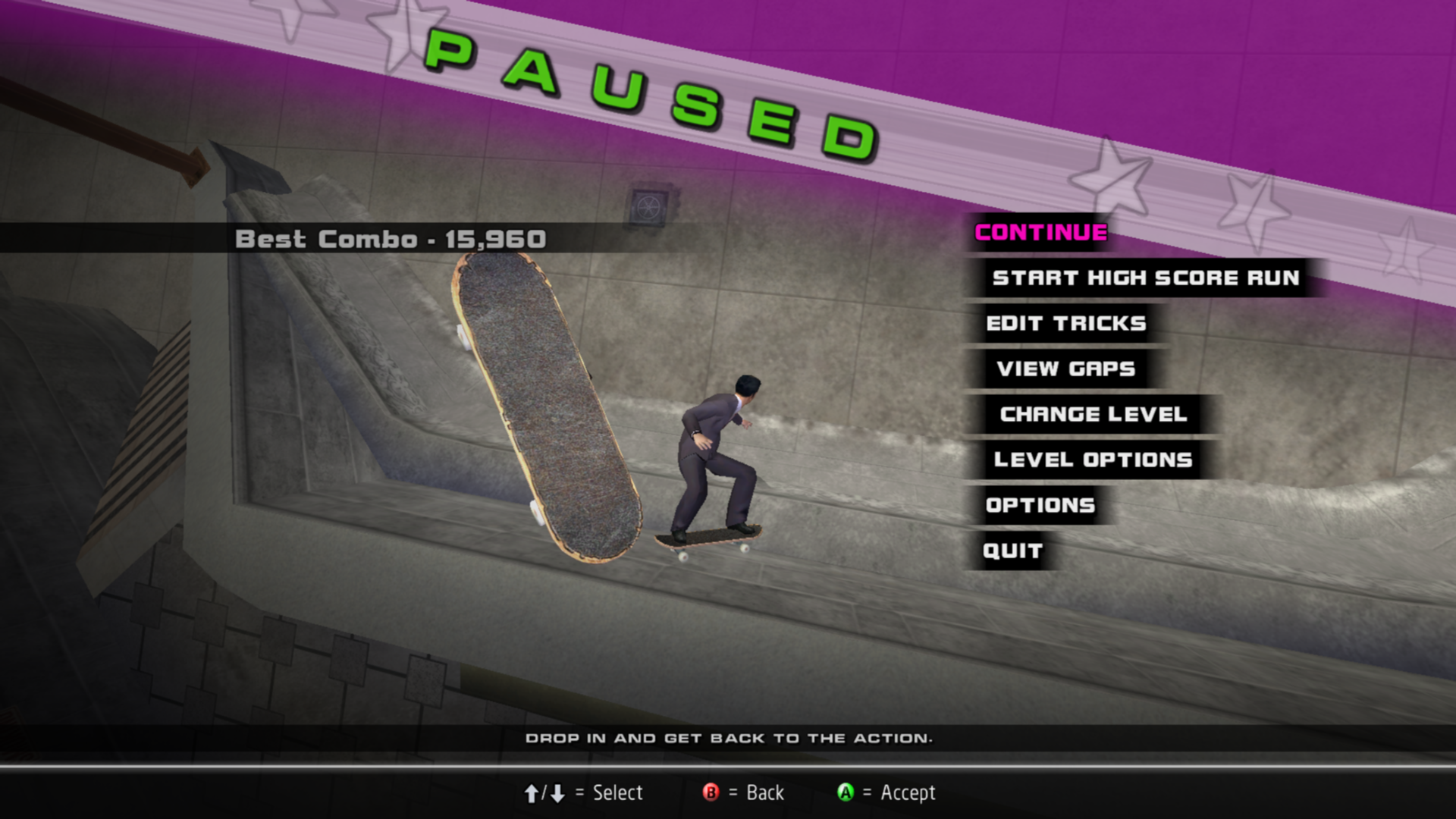This screenshot has width=1456, height=819.
Task: Select Continue to resume skating
Action: 1040,233
